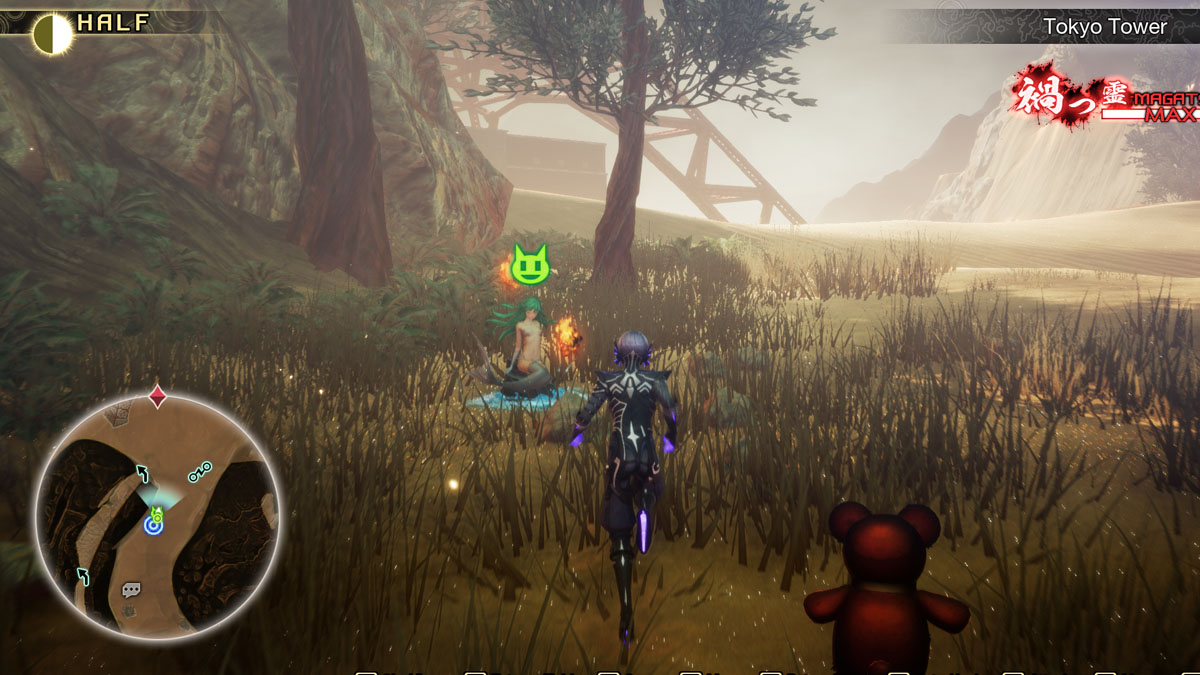This screenshot has width=1200, height=675.
Task: Open the circular minimap
Action: tap(157, 517)
